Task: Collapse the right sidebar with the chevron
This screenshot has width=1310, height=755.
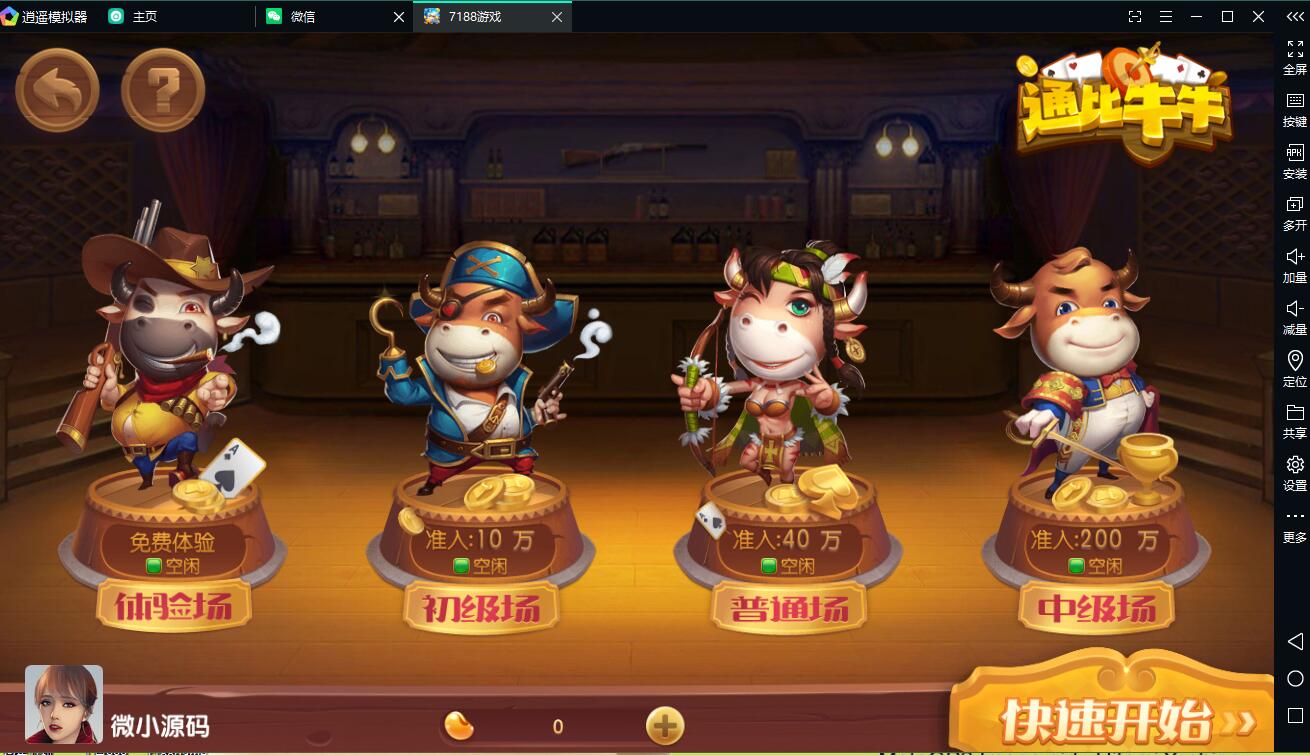Action: tap(1294, 16)
